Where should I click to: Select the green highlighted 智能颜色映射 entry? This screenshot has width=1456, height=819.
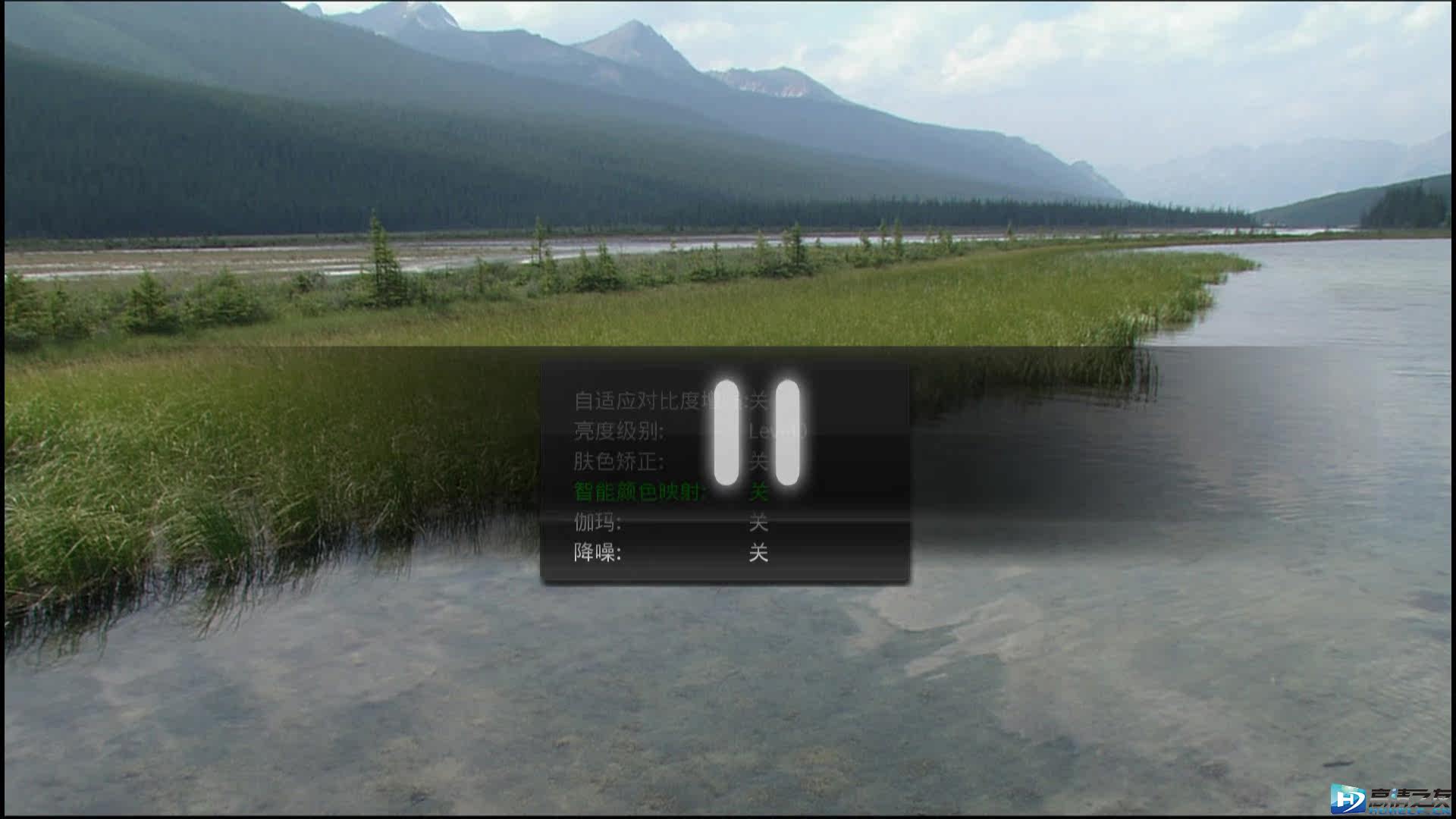(637, 492)
